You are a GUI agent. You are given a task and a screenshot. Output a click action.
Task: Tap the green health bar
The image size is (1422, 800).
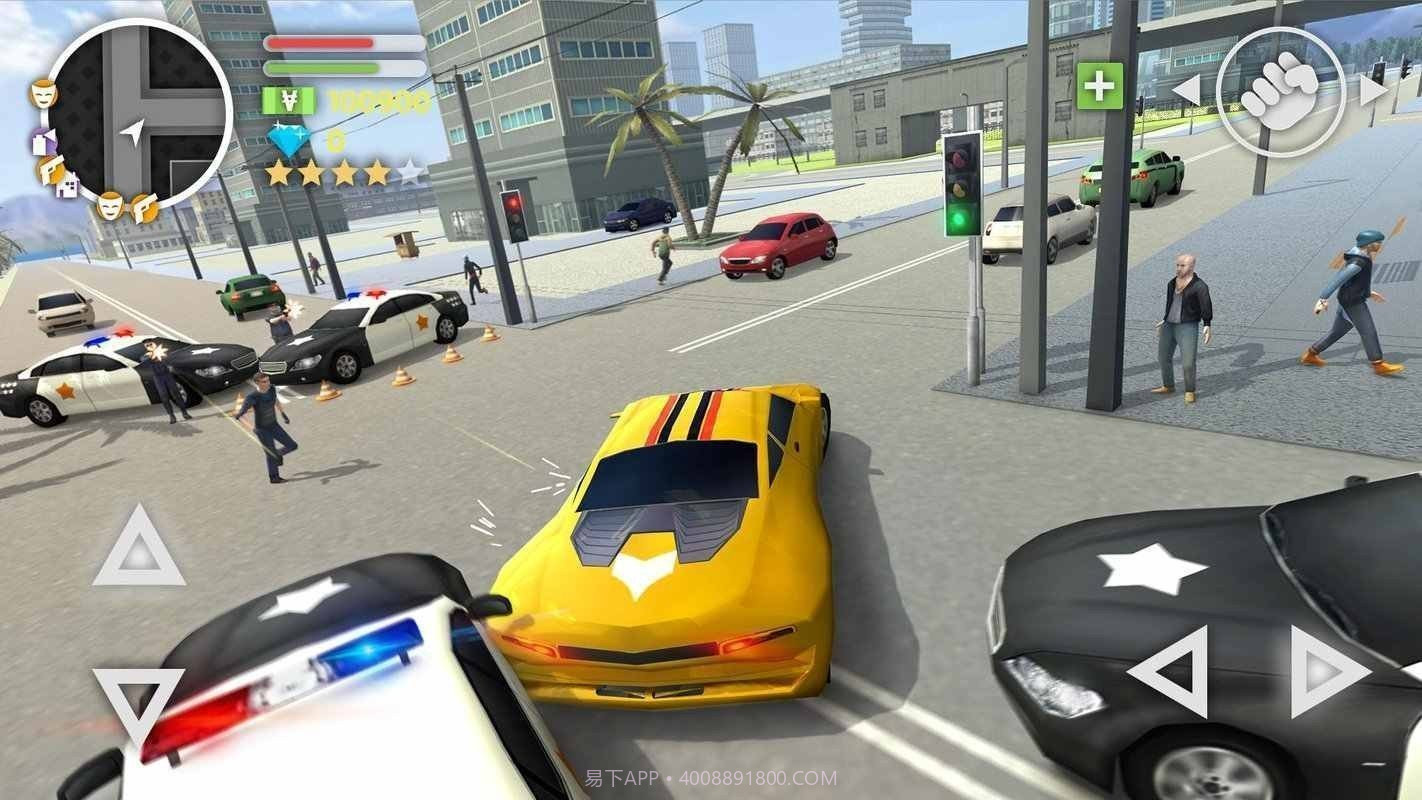[x=323, y=70]
